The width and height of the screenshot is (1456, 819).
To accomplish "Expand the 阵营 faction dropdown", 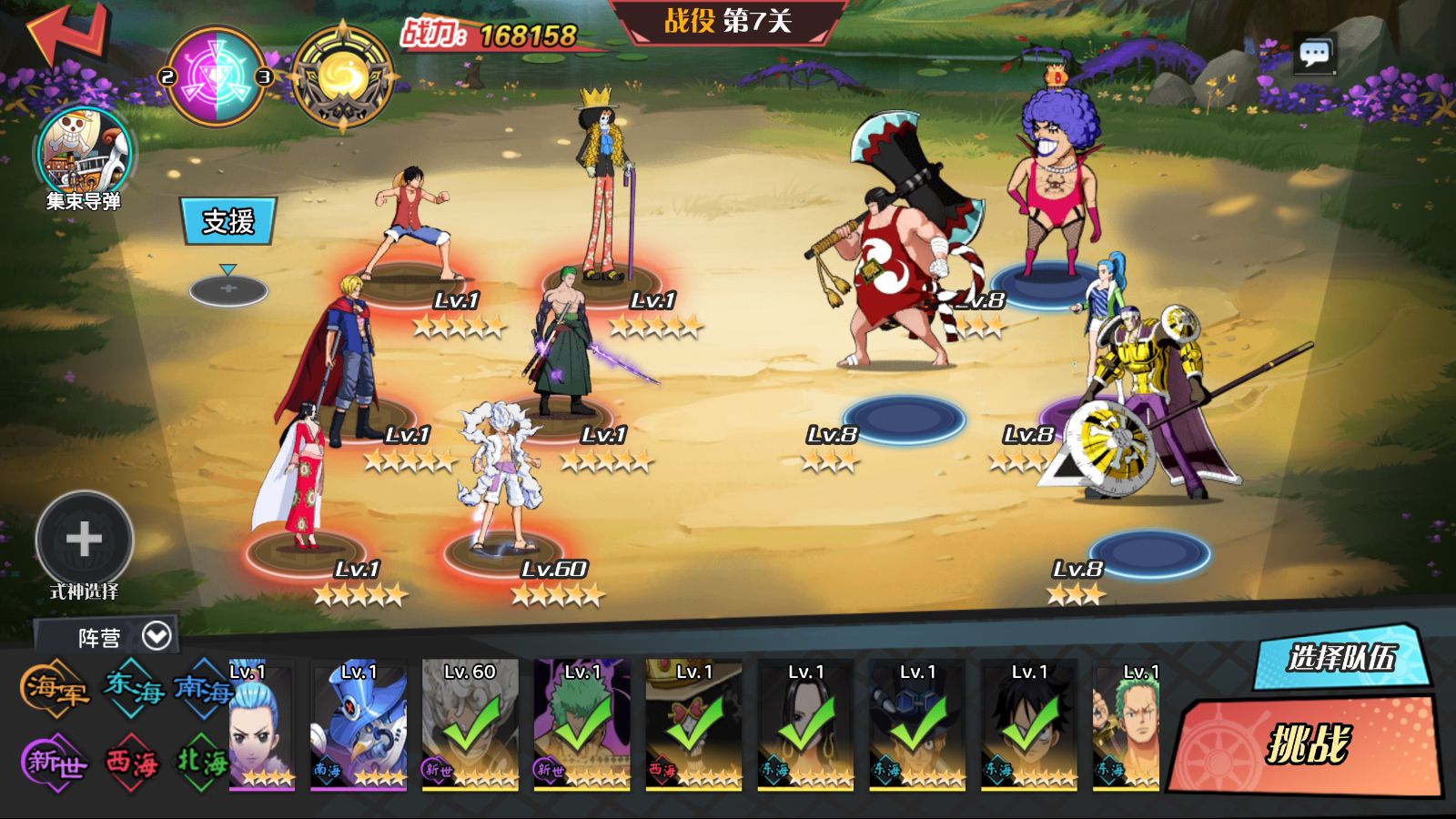I will pos(156,636).
